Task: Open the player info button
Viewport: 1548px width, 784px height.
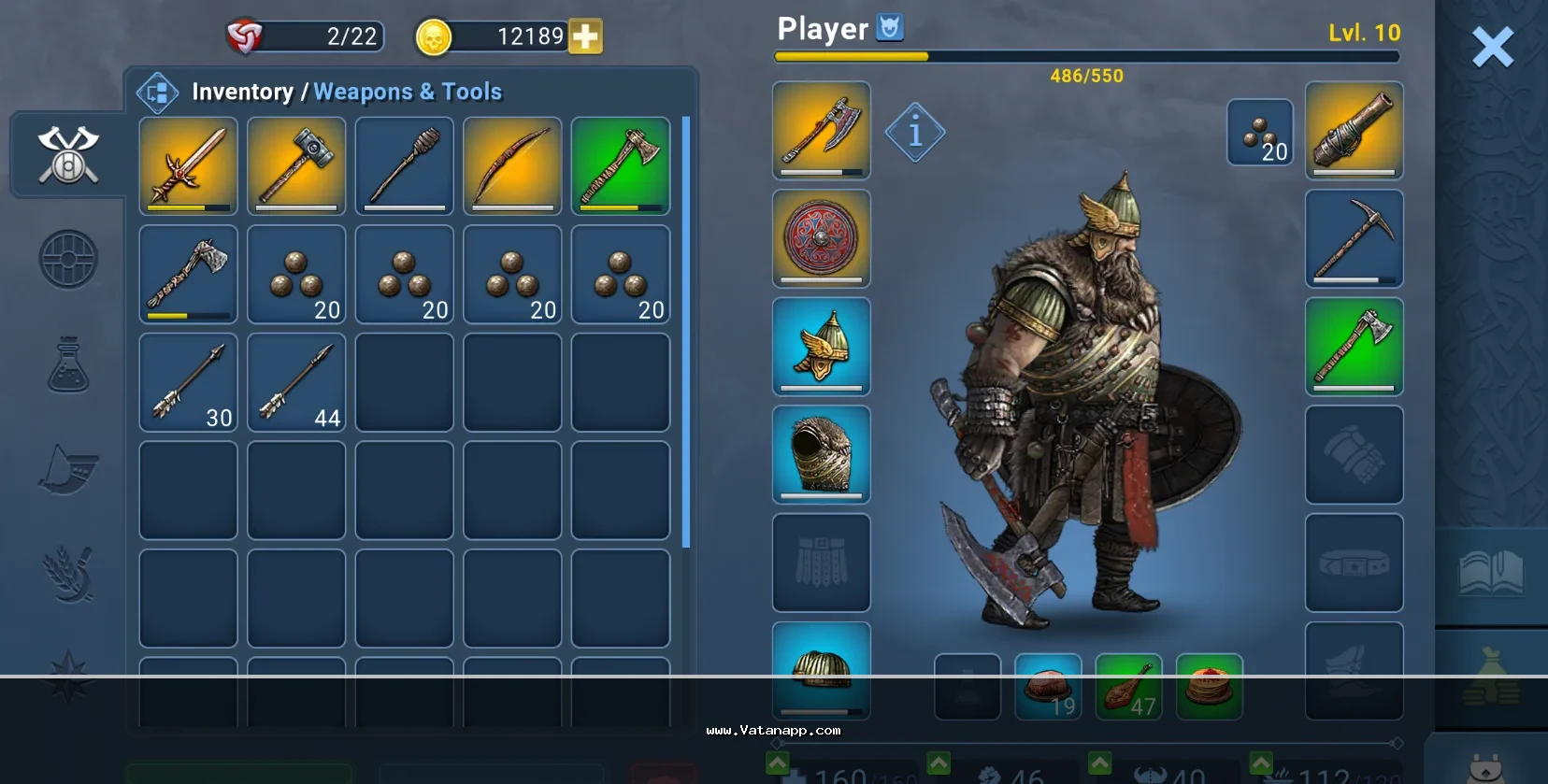Action: [x=914, y=132]
